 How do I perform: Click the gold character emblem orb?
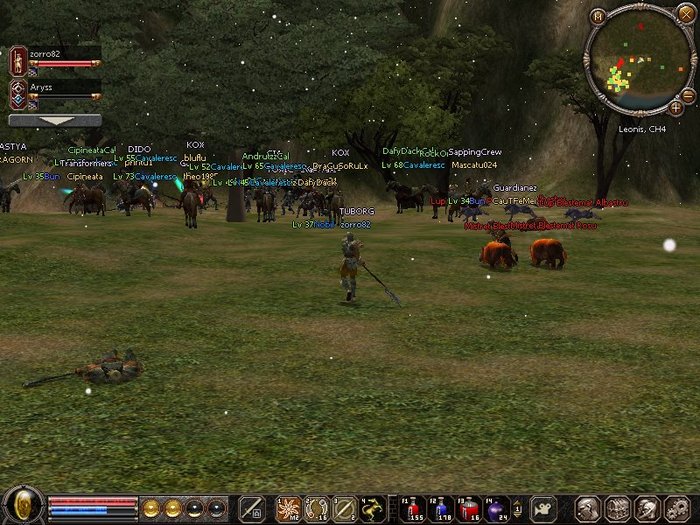(x=21, y=505)
